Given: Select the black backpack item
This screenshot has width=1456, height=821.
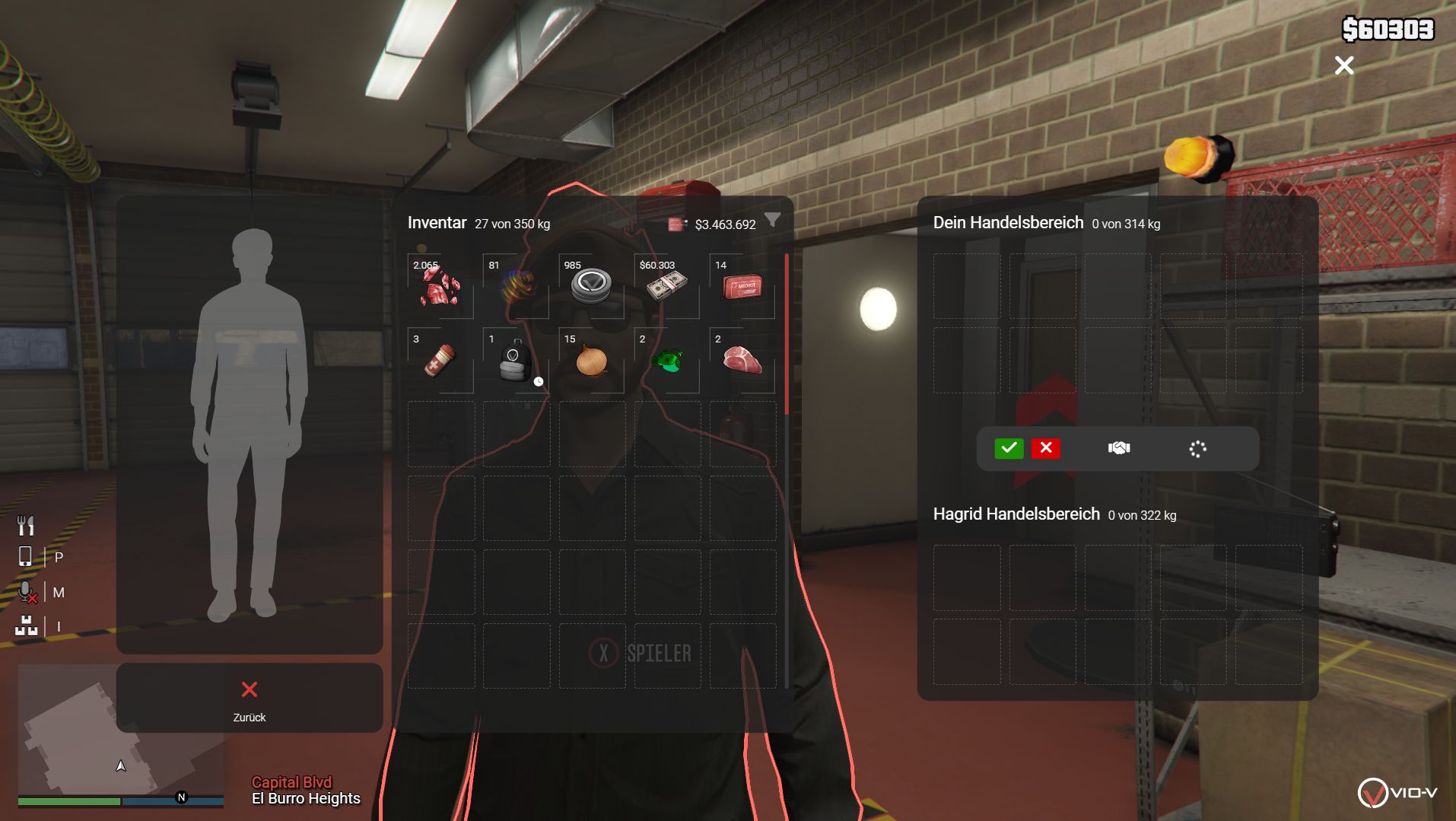Looking at the screenshot, I should pyautogui.click(x=516, y=360).
